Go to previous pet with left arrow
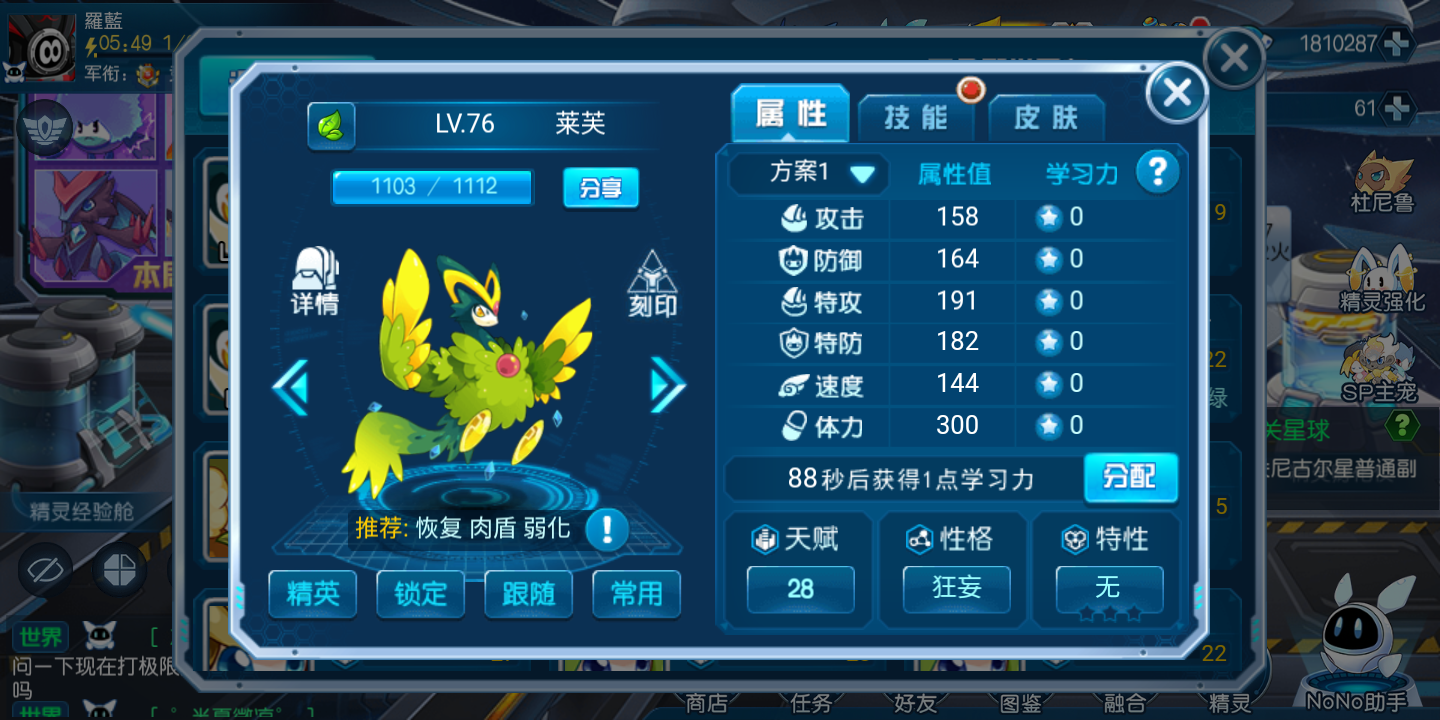 (291, 388)
